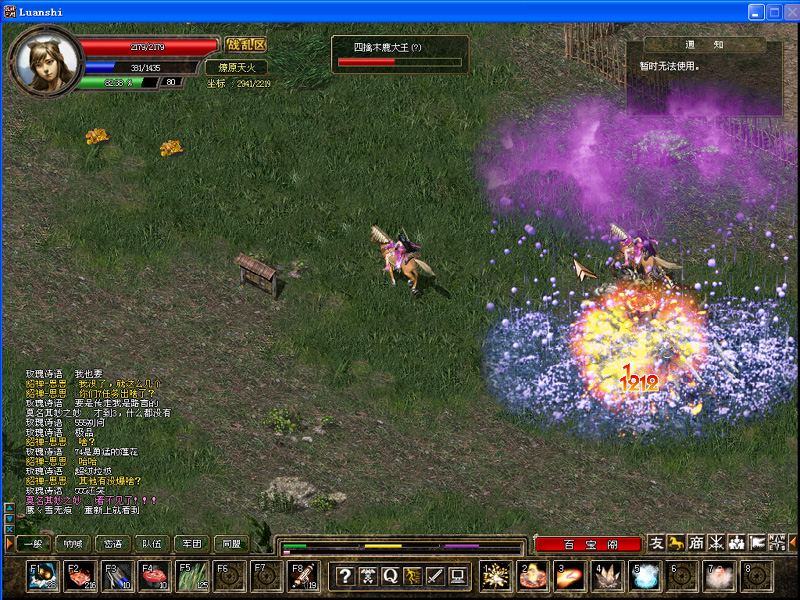Open the golden horse mount menu

[676, 543]
